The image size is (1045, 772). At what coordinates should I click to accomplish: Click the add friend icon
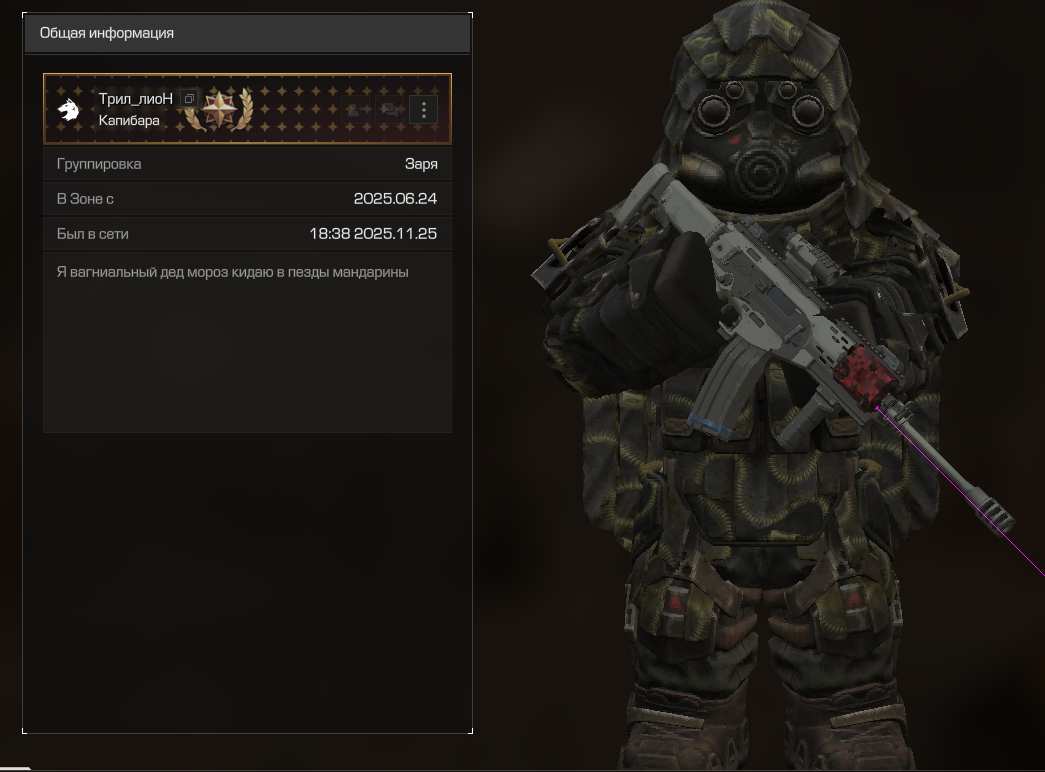(x=353, y=110)
